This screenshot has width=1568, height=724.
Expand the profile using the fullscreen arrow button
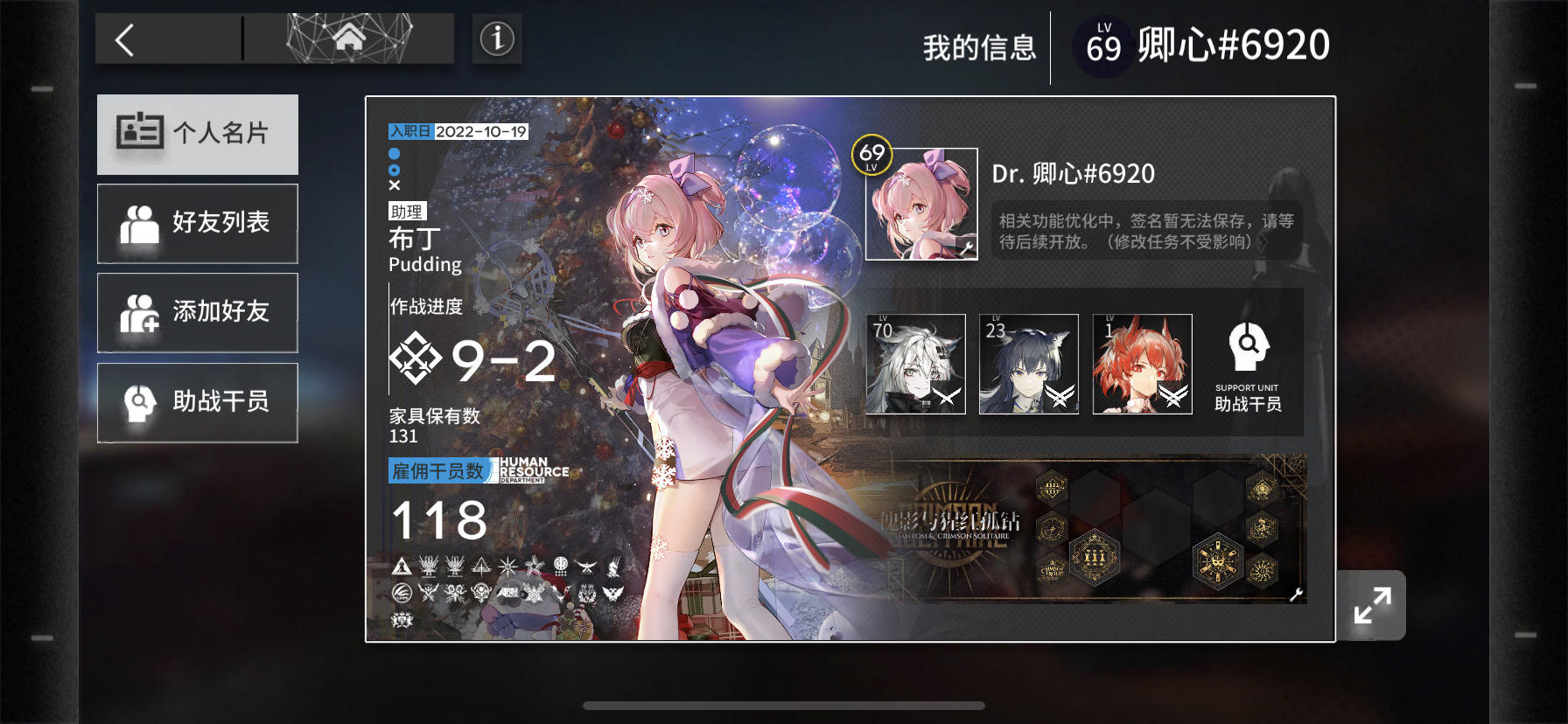click(1374, 603)
